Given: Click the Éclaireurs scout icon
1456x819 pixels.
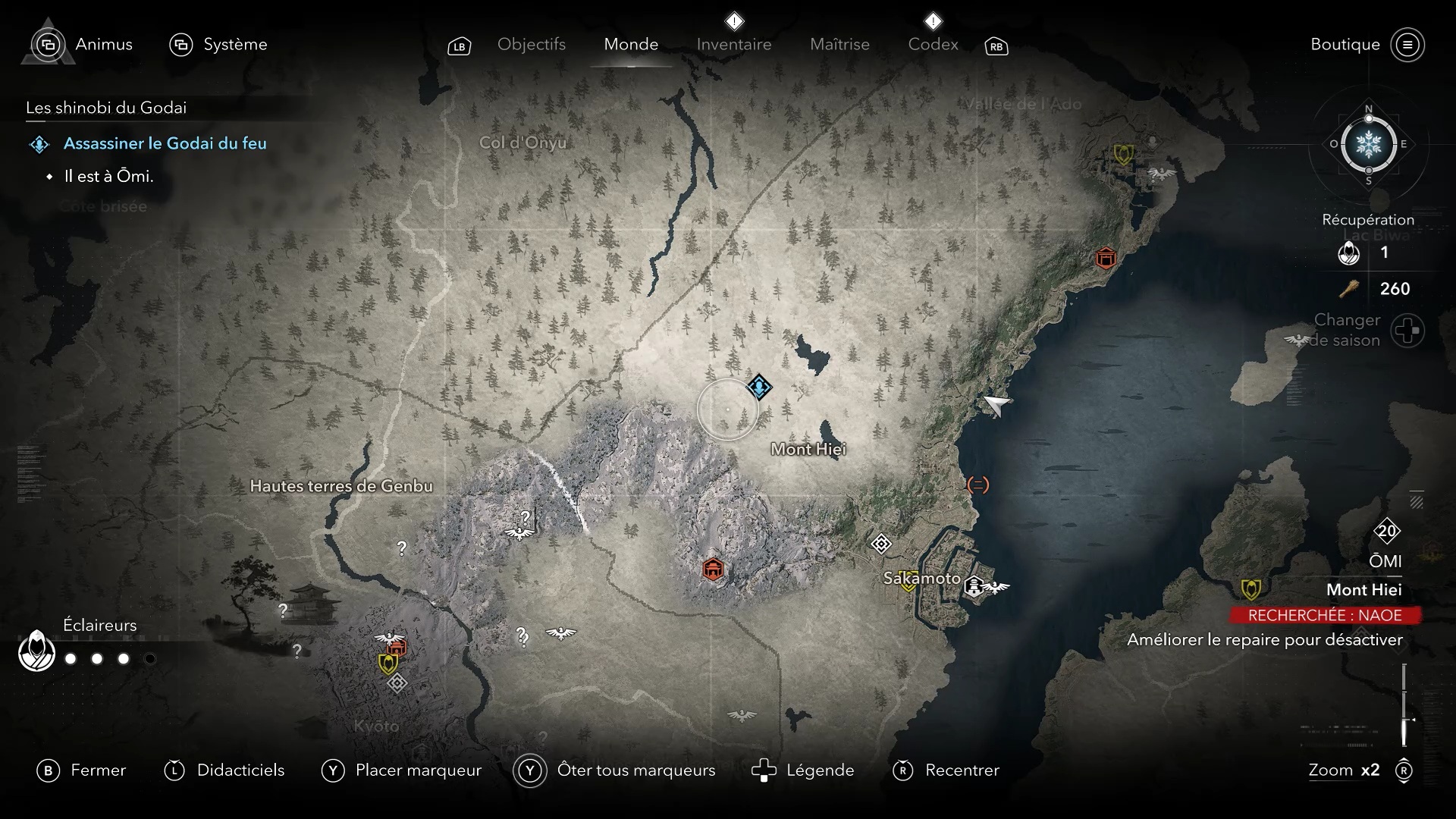Looking at the screenshot, I should [x=36, y=651].
